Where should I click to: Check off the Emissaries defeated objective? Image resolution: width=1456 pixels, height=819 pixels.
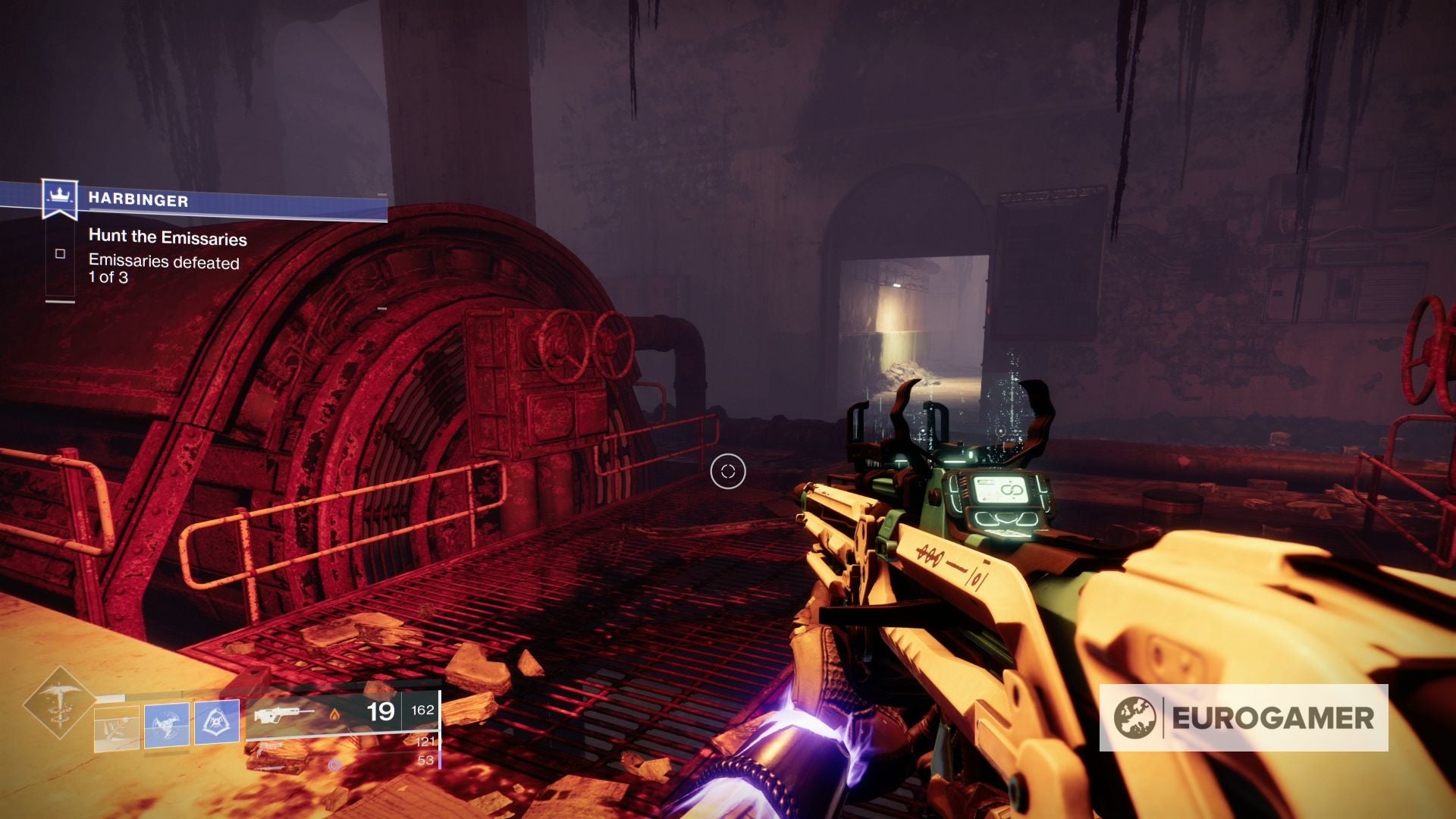[60, 254]
